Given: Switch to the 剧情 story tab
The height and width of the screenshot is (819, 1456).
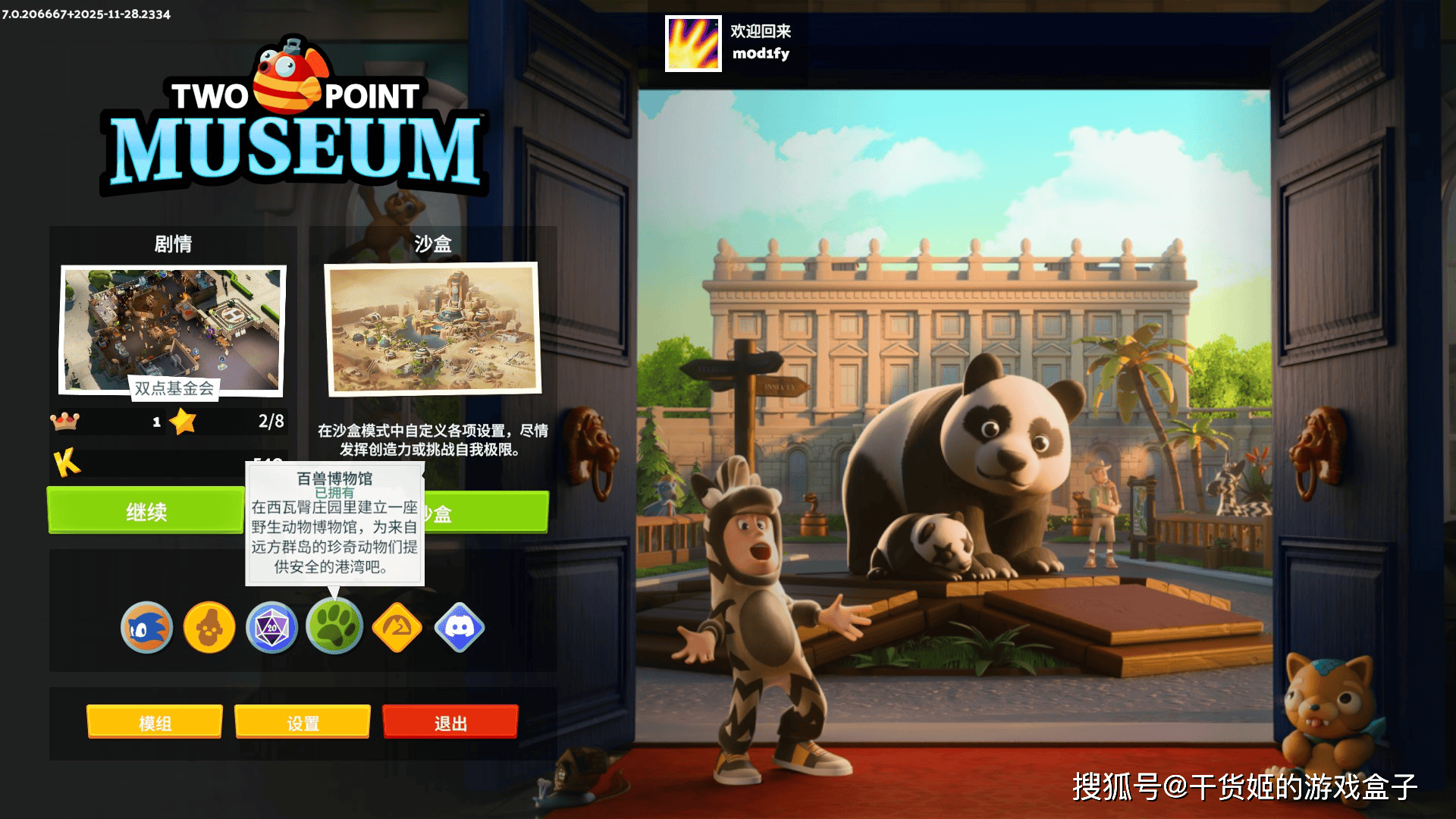Looking at the screenshot, I should (174, 244).
